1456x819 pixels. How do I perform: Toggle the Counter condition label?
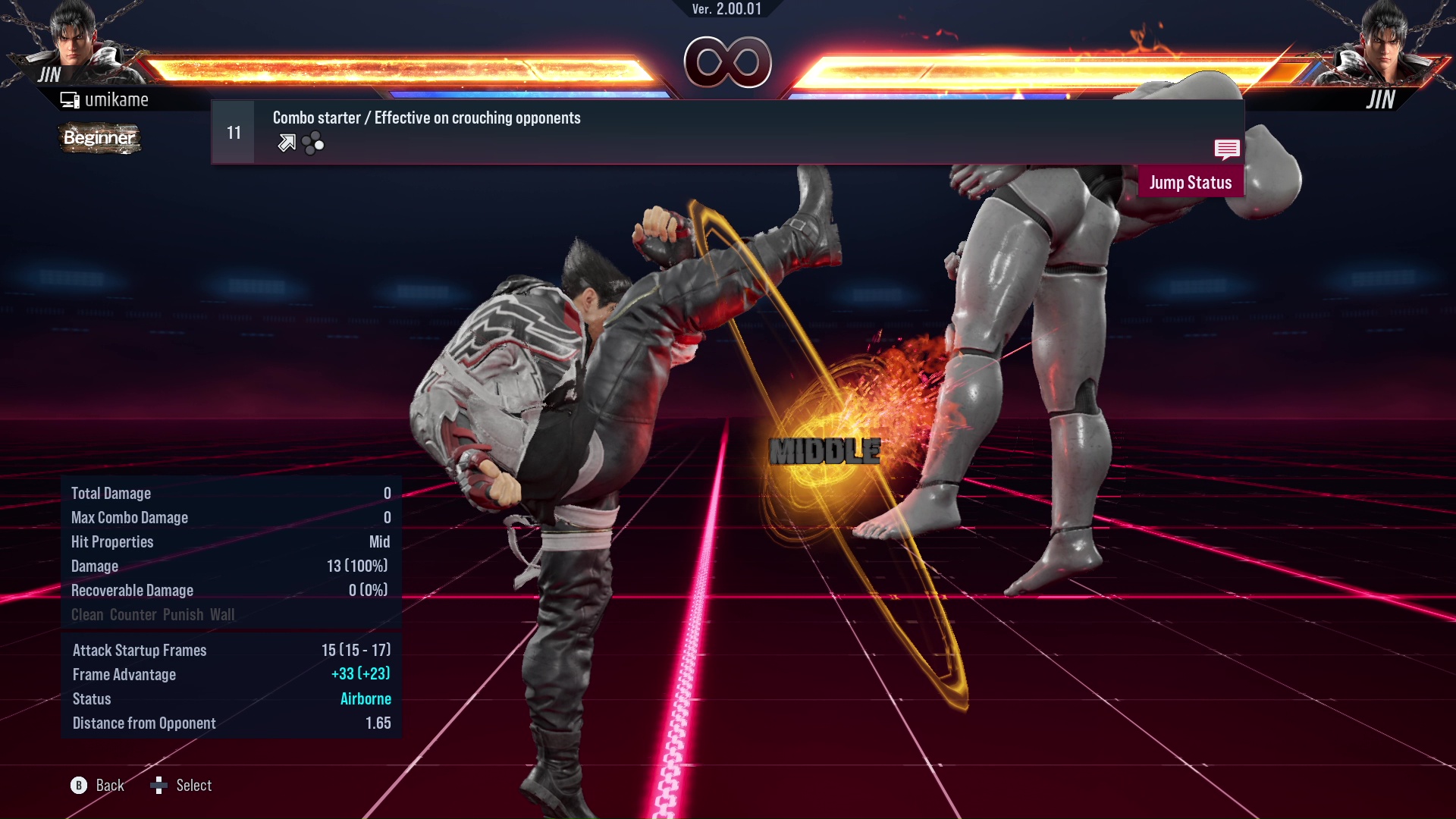[x=133, y=614]
